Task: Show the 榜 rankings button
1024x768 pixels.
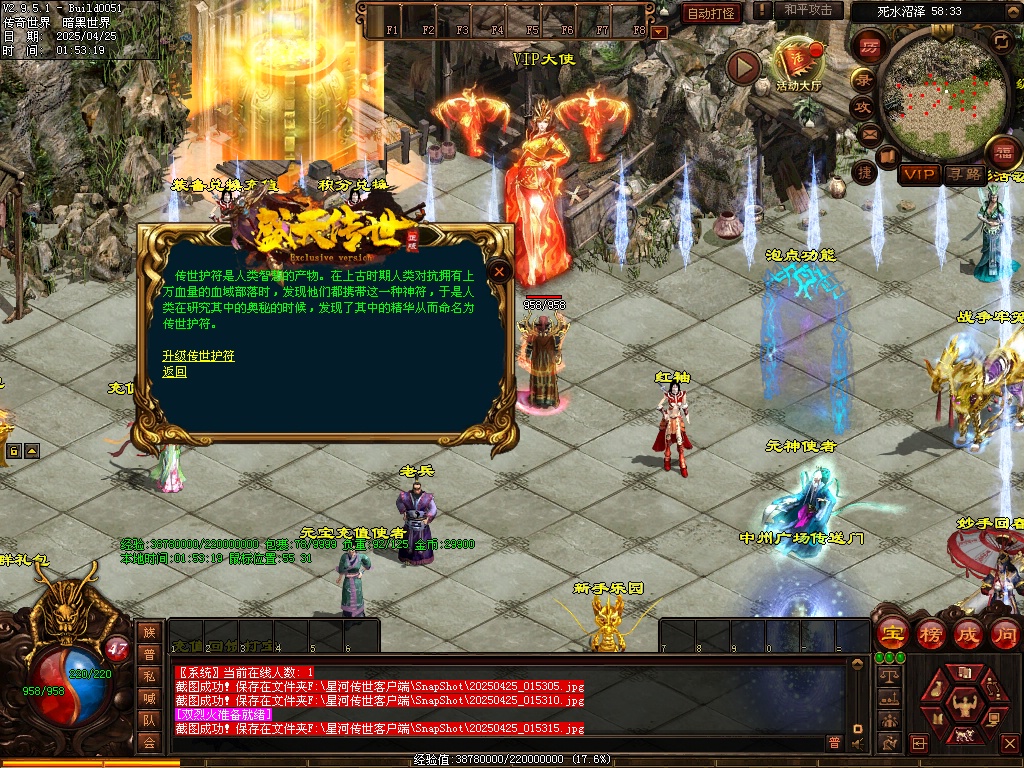Action: pyautogui.click(x=929, y=634)
